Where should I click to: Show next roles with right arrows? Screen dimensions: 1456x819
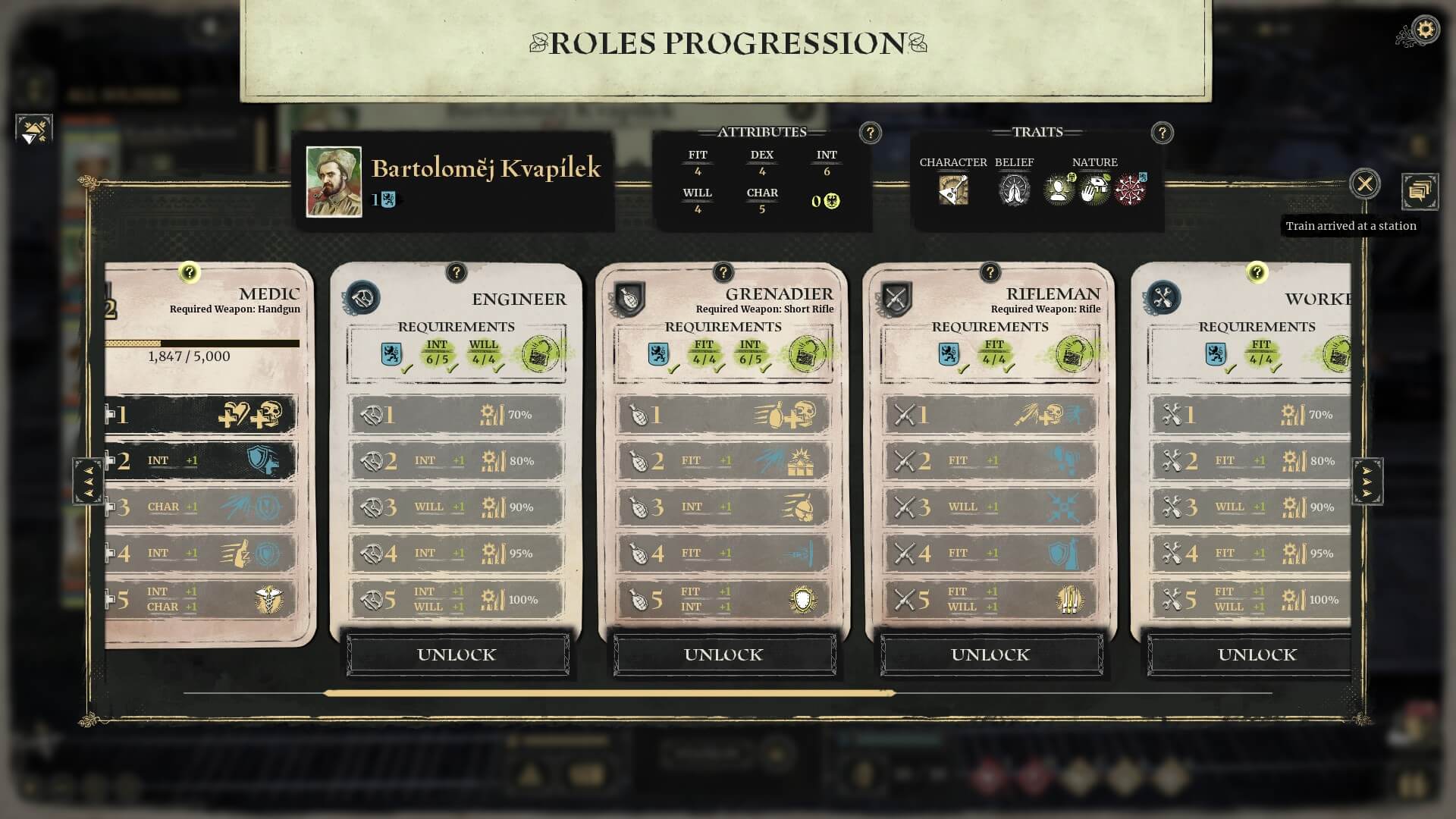pos(1367,481)
